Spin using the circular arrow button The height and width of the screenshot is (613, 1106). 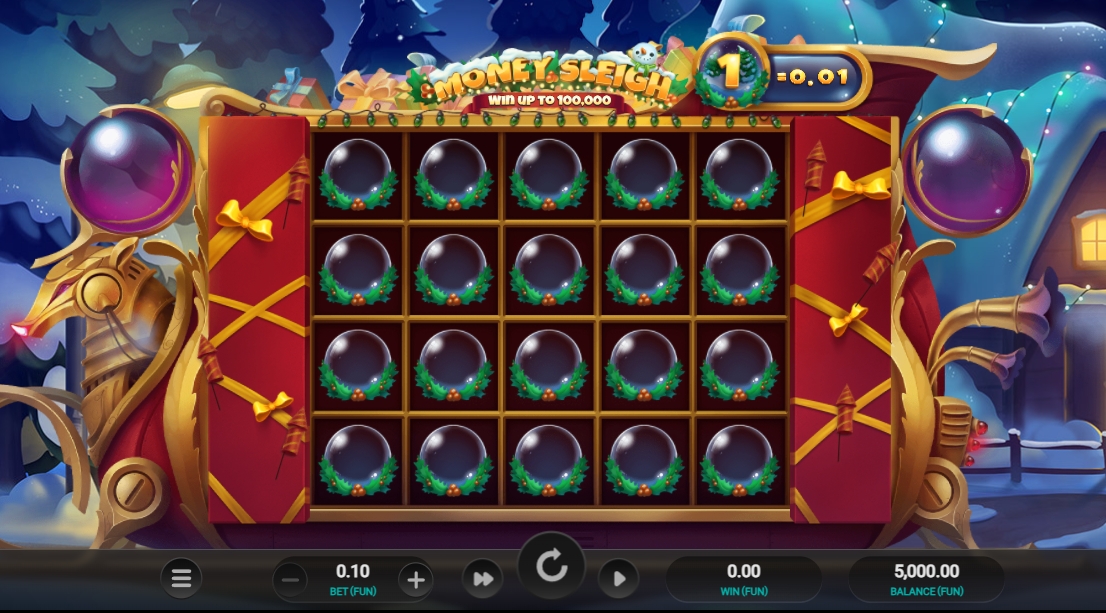551,567
